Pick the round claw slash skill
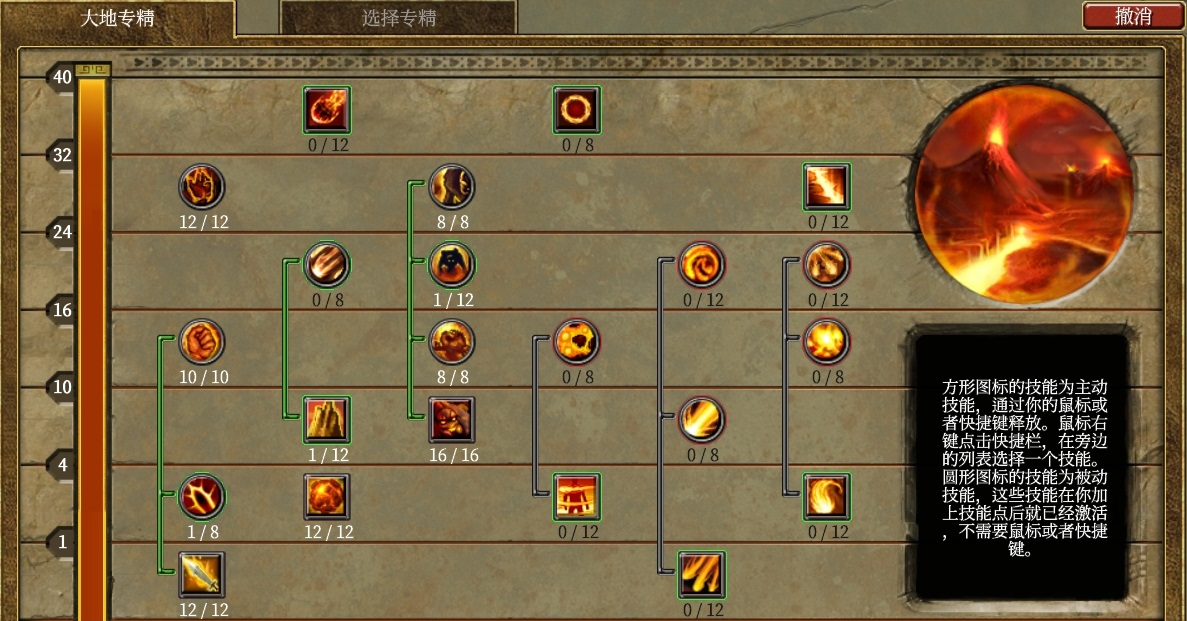This screenshot has width=1187, height=621. (327, 265)
